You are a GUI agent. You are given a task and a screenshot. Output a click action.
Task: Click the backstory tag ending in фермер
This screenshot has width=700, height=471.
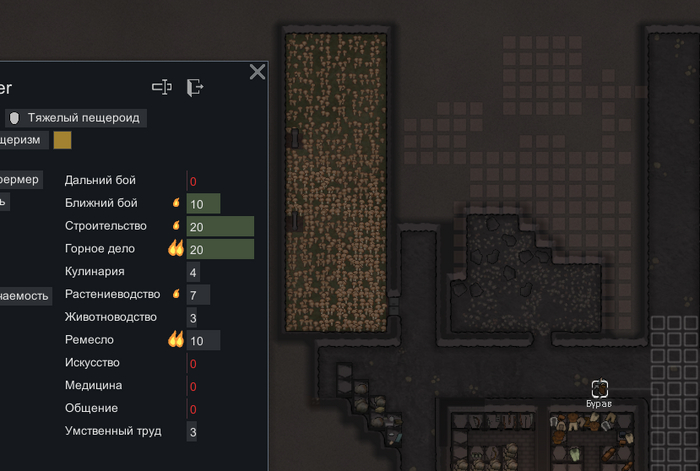click(19, 179)
